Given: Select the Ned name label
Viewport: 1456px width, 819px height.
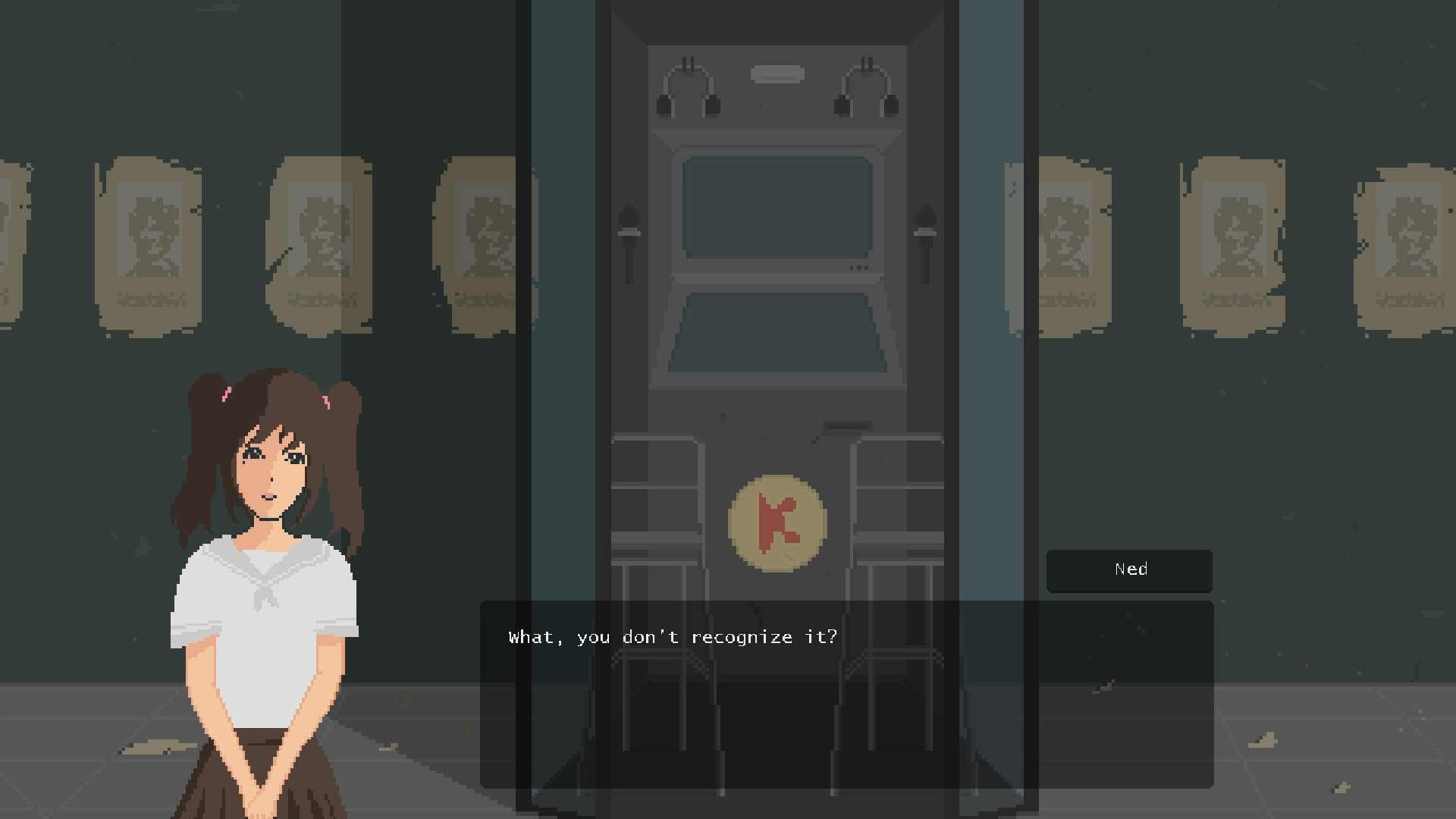Looking at the screenshot, I should click(1129, 570).
